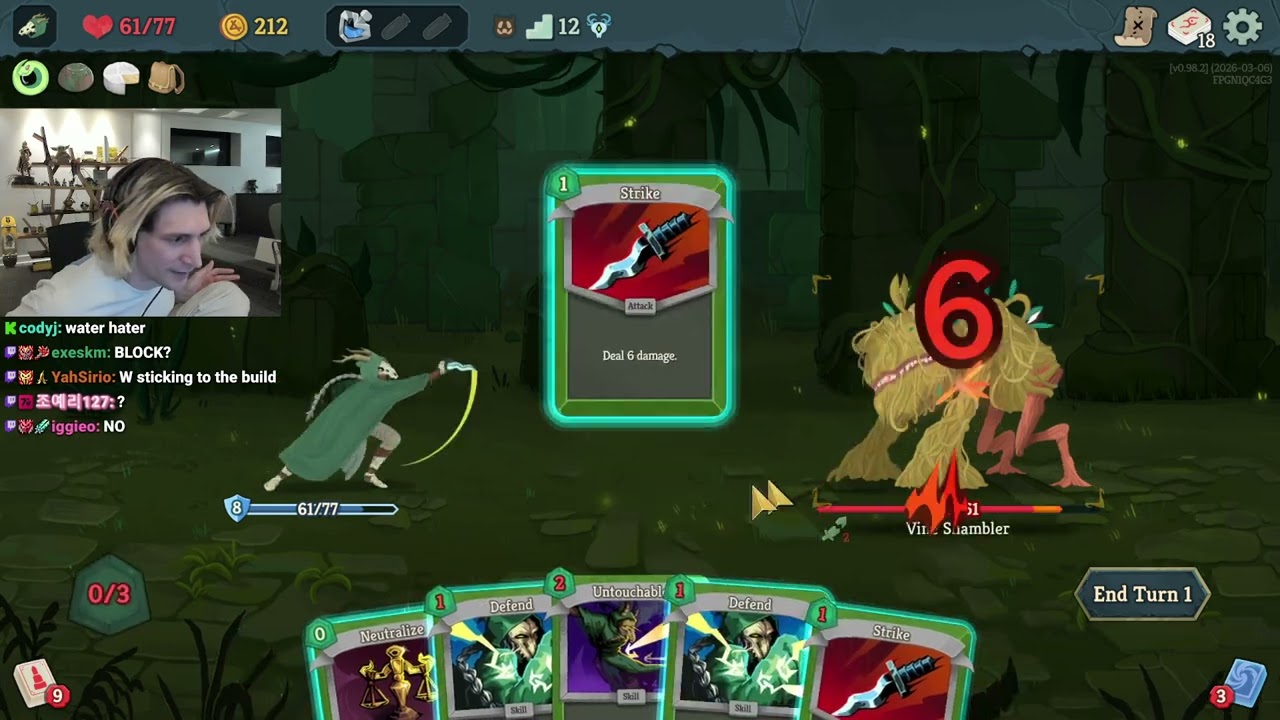The image size is (1280, 720).
Task: Open the treasure map scroll
Action: (1136, 27)
